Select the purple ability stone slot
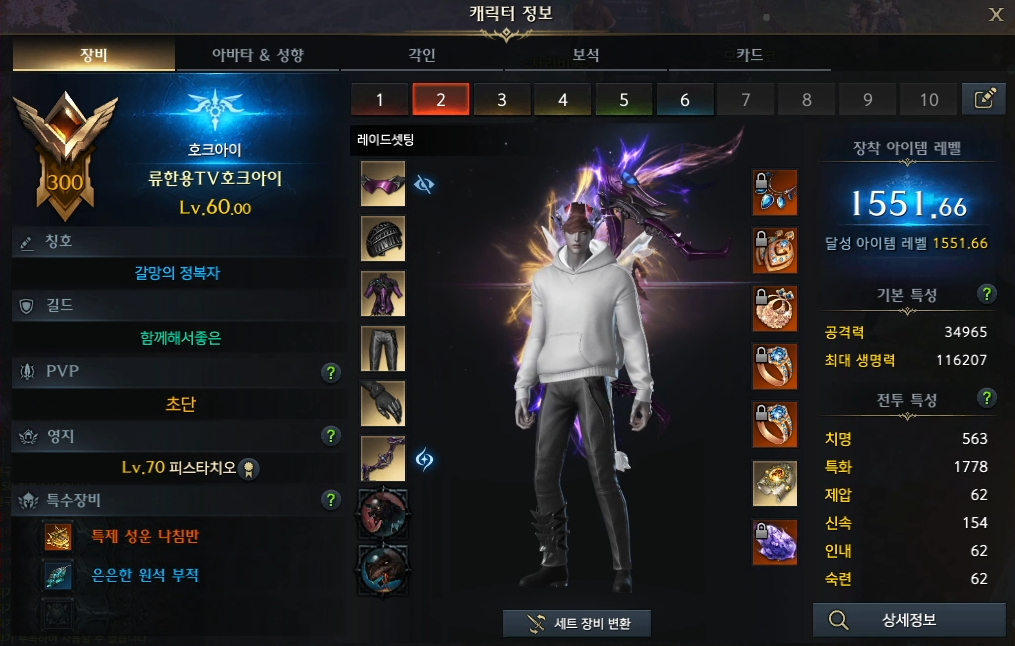The image size is (1015, 646). (x=774, y=542)
